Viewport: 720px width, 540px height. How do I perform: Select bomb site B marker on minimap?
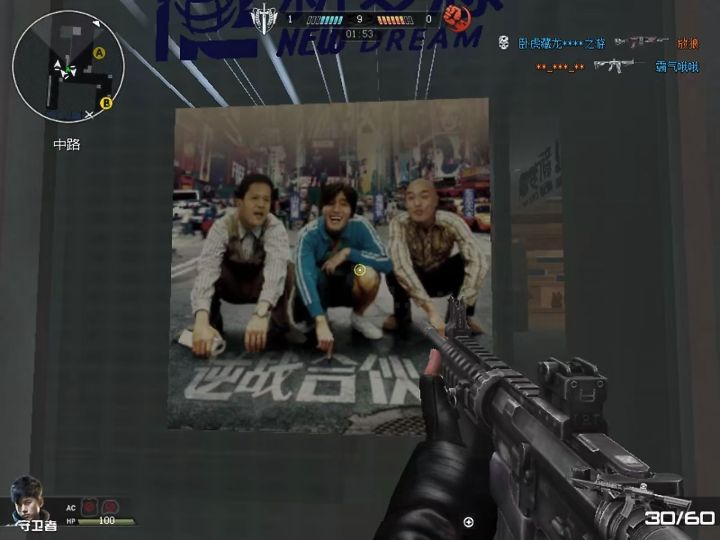[x=106, y=102]
